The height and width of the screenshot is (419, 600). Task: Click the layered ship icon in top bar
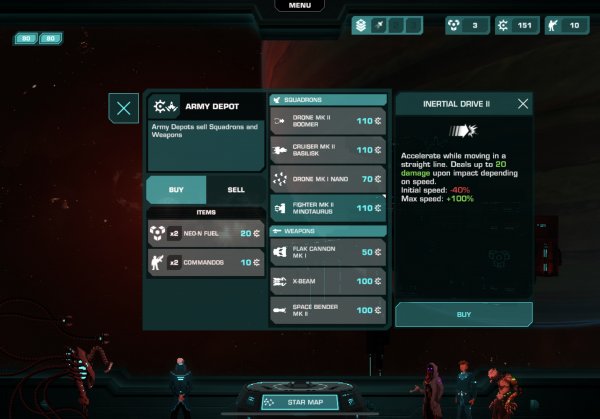[x=361, y=25]
